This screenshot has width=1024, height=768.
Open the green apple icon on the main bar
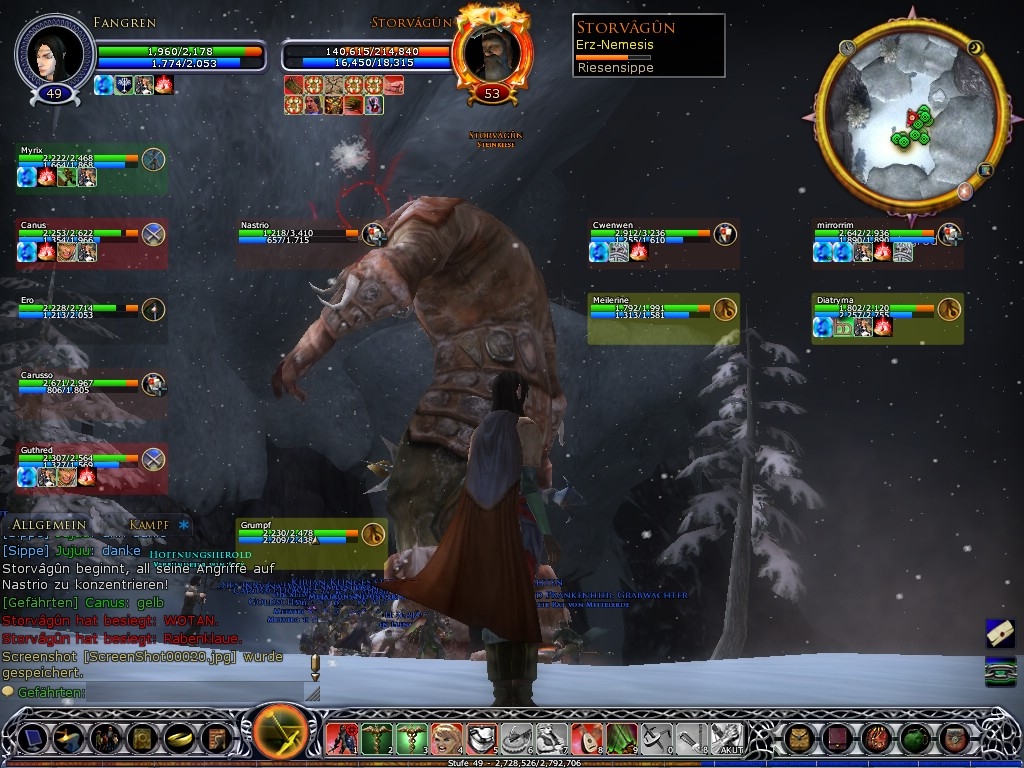point(915,739)
